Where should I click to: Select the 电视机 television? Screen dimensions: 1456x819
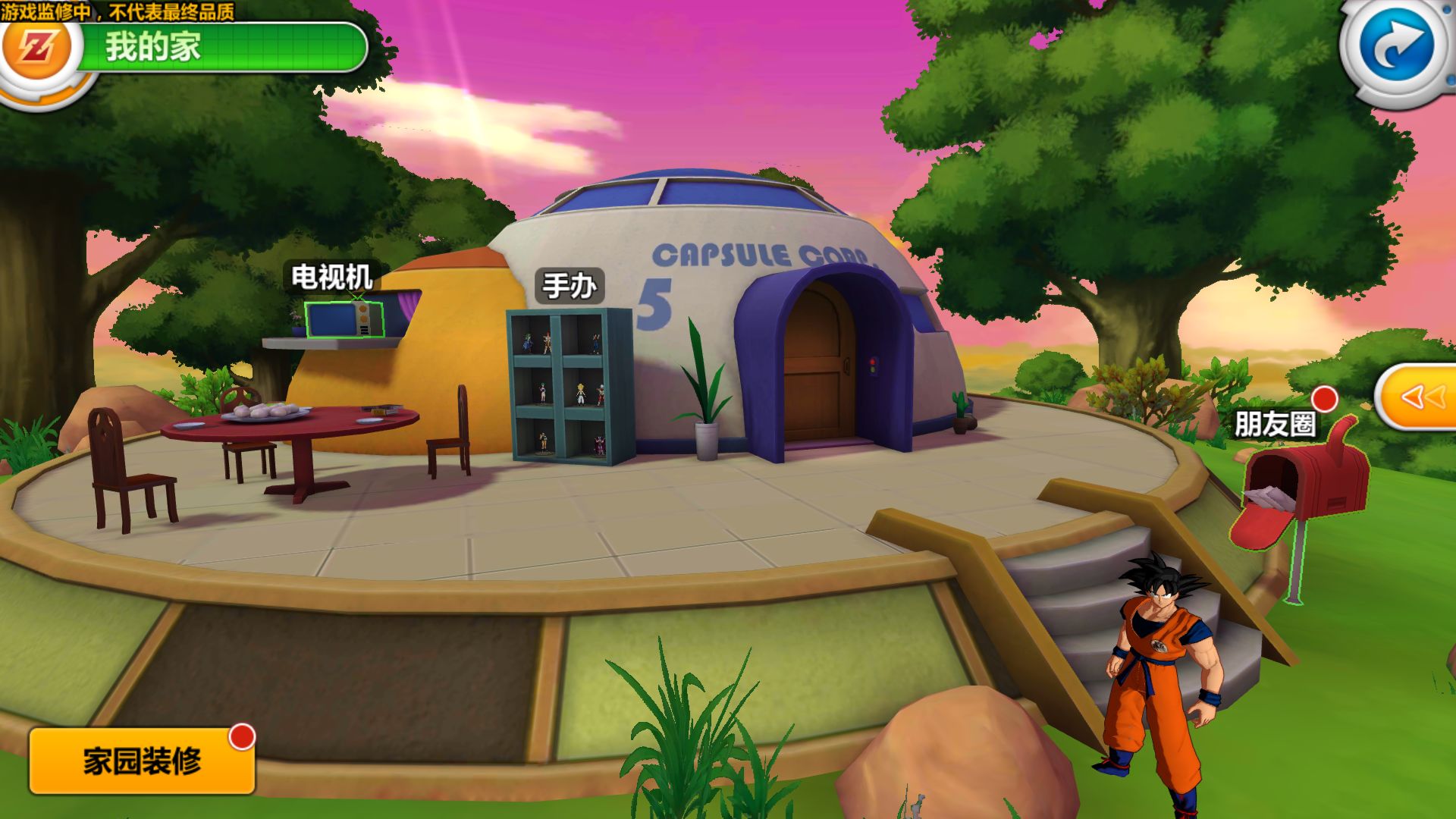344,319
